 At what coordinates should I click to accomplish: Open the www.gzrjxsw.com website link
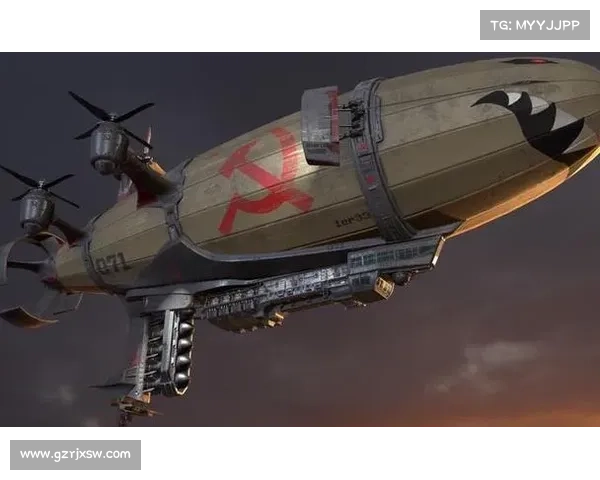76,455
